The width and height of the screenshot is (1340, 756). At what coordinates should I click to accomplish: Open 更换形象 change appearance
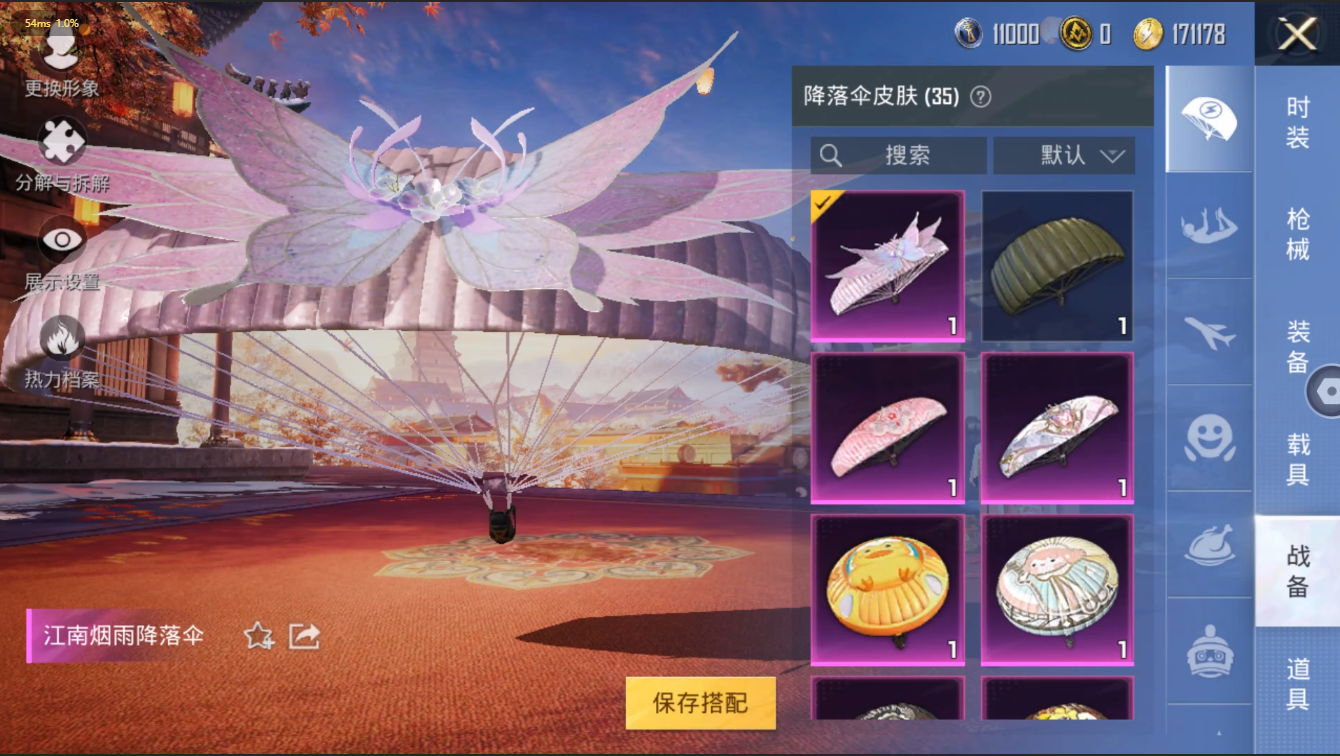tap(62, 60)
